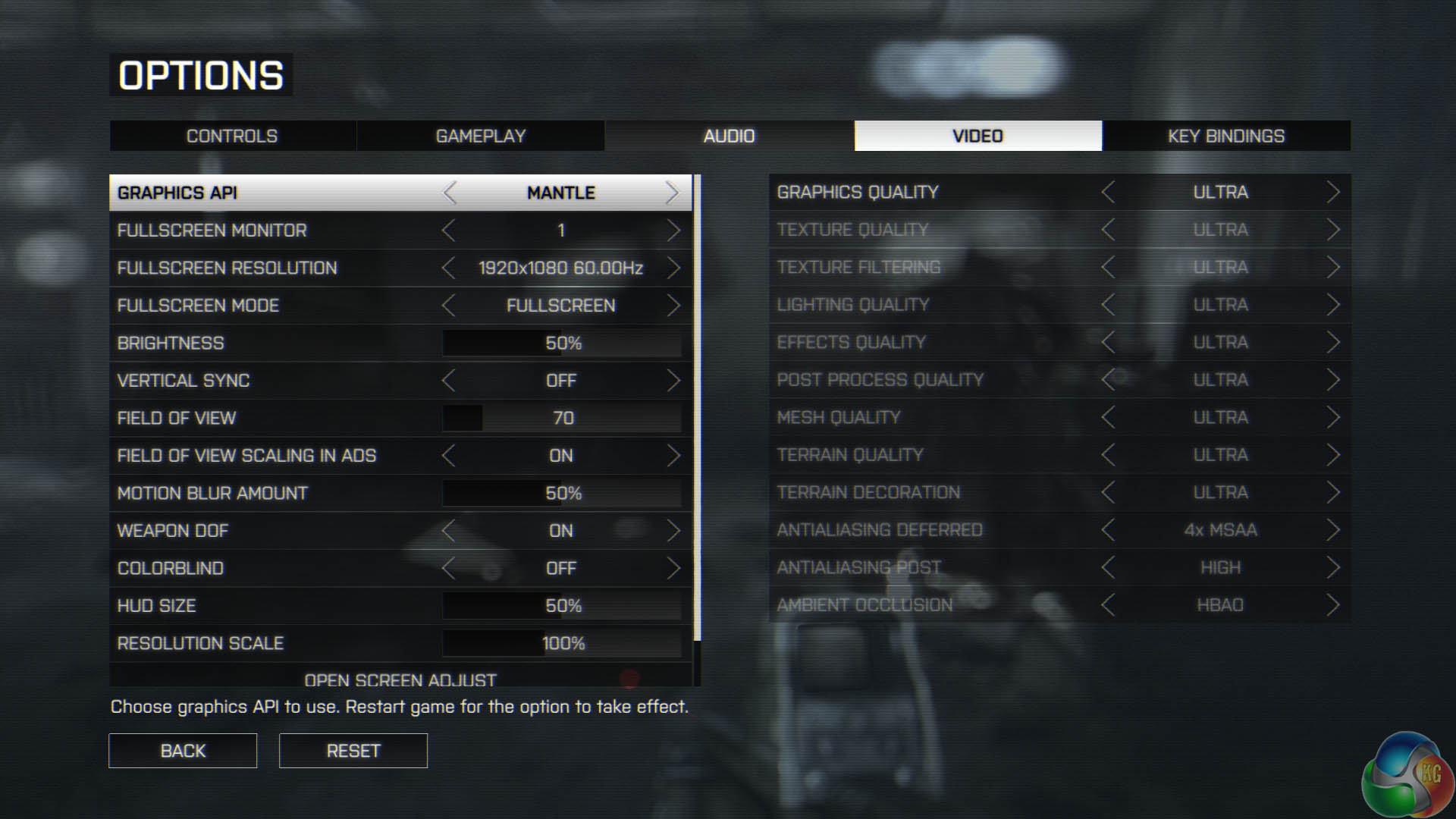Change Fullscreen Monitor with right arrow
The width and height of the screenshot is (1456, 819).
click(673, 231)
